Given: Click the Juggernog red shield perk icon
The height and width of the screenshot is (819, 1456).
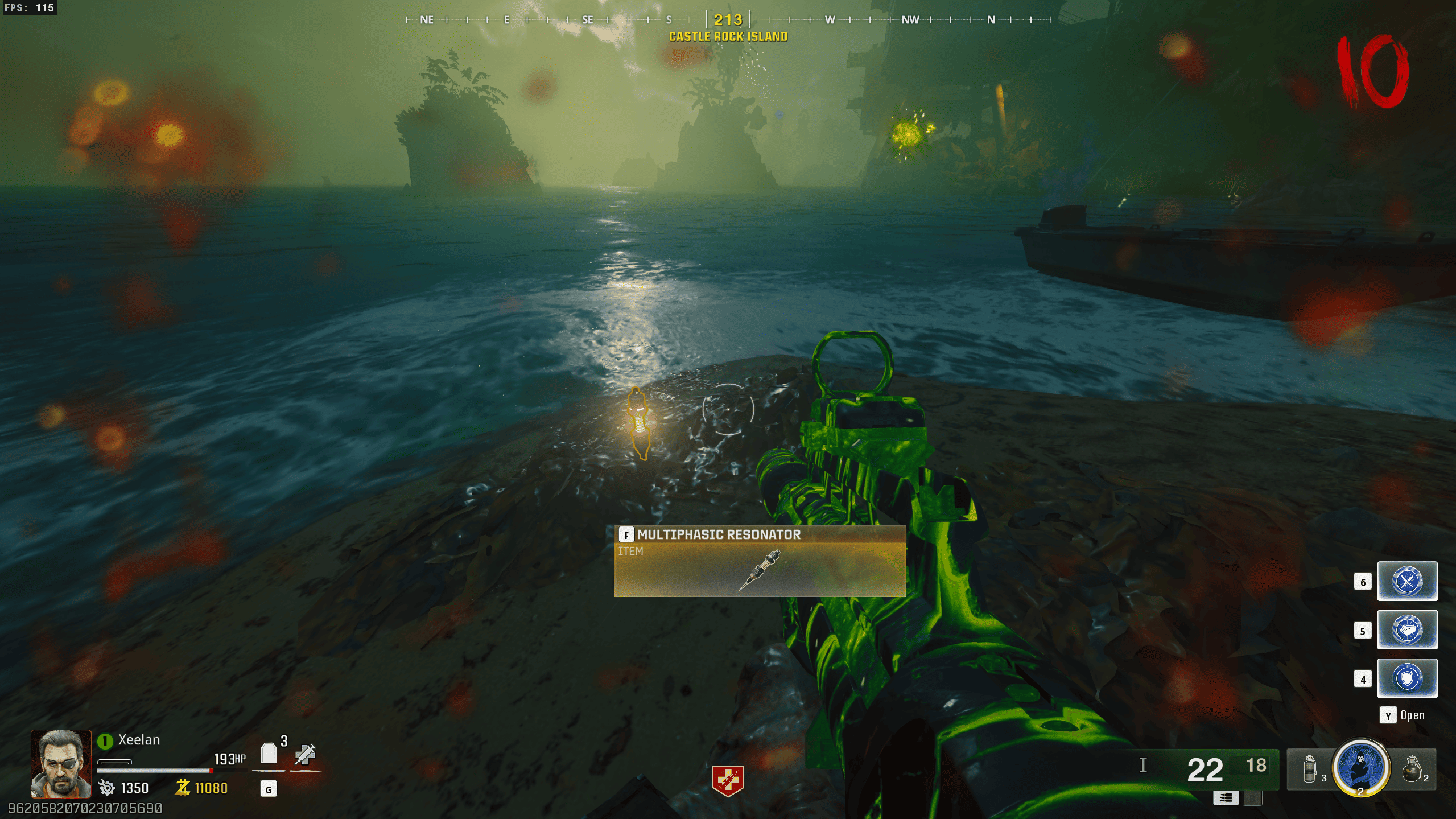Looking at the screenshot, I should point(728,780).
